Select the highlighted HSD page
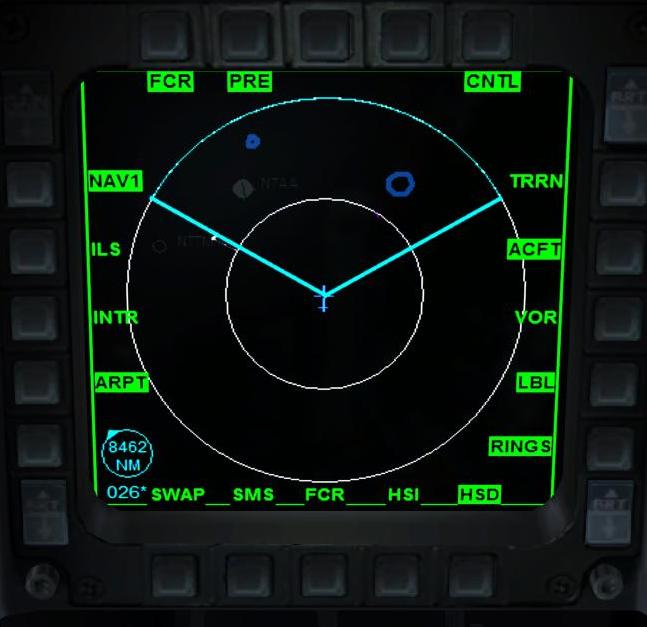 click(x=479, y=494)
